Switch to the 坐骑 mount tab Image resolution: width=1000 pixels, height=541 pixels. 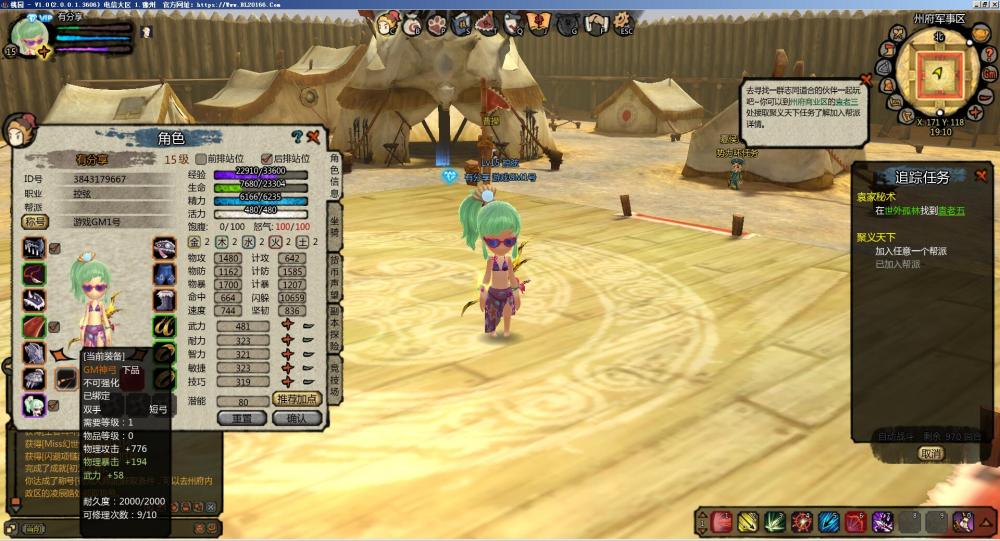point(334,225)
